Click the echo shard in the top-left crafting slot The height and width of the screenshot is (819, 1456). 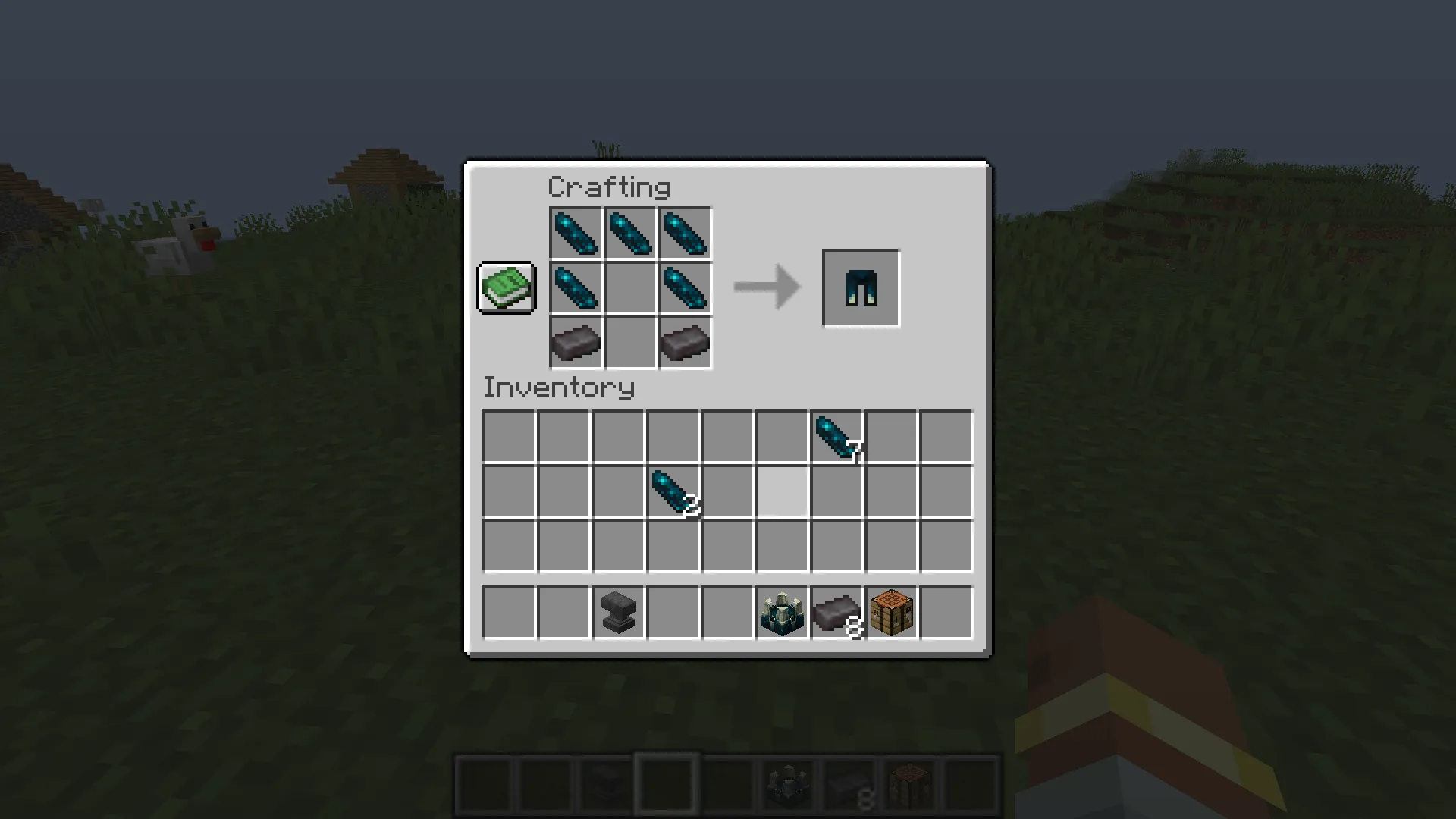point(575,234)
